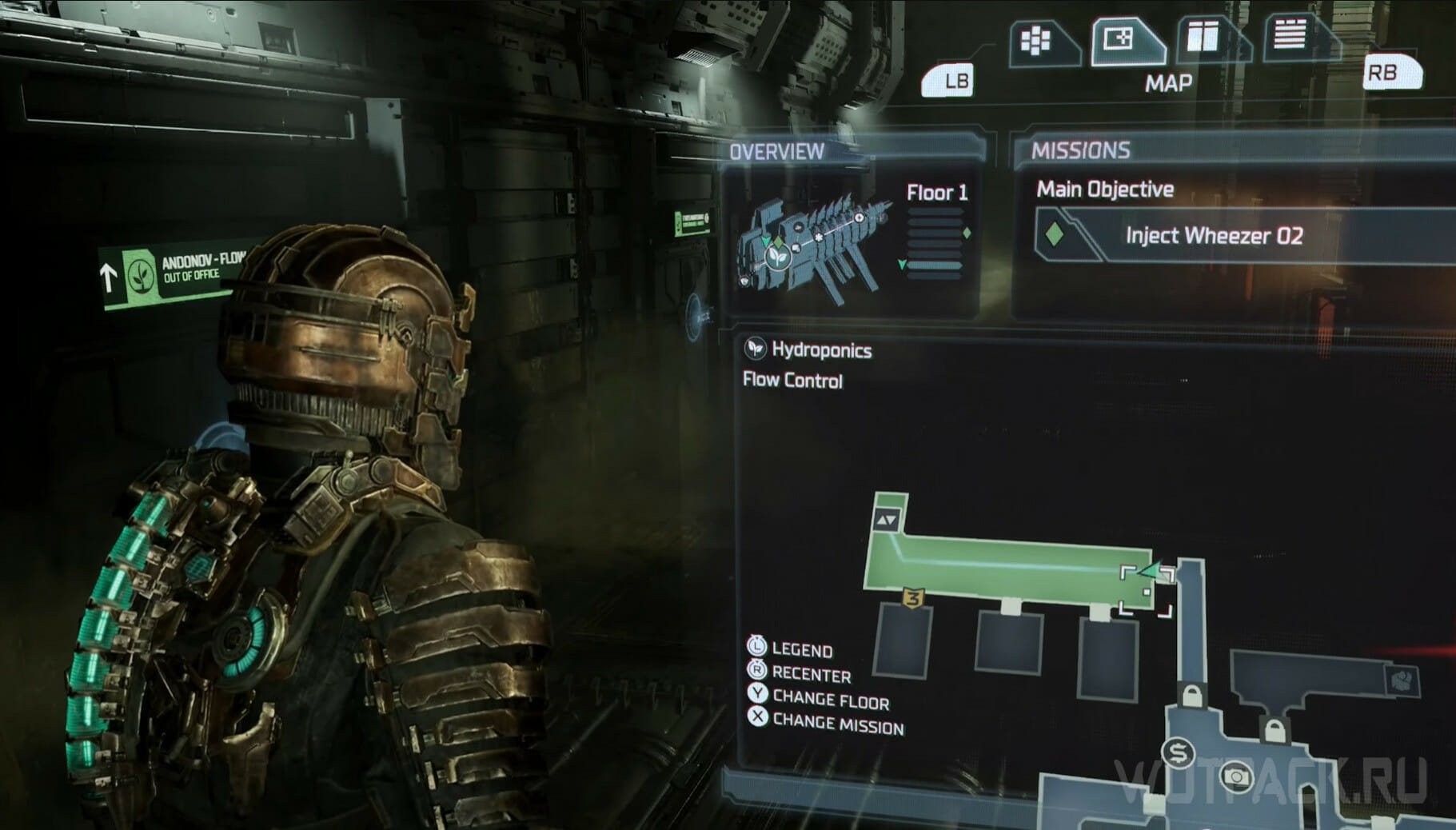Click the camera icon on the map
This screenshot has height=830, width=1456.
[x=1236, y=776]
